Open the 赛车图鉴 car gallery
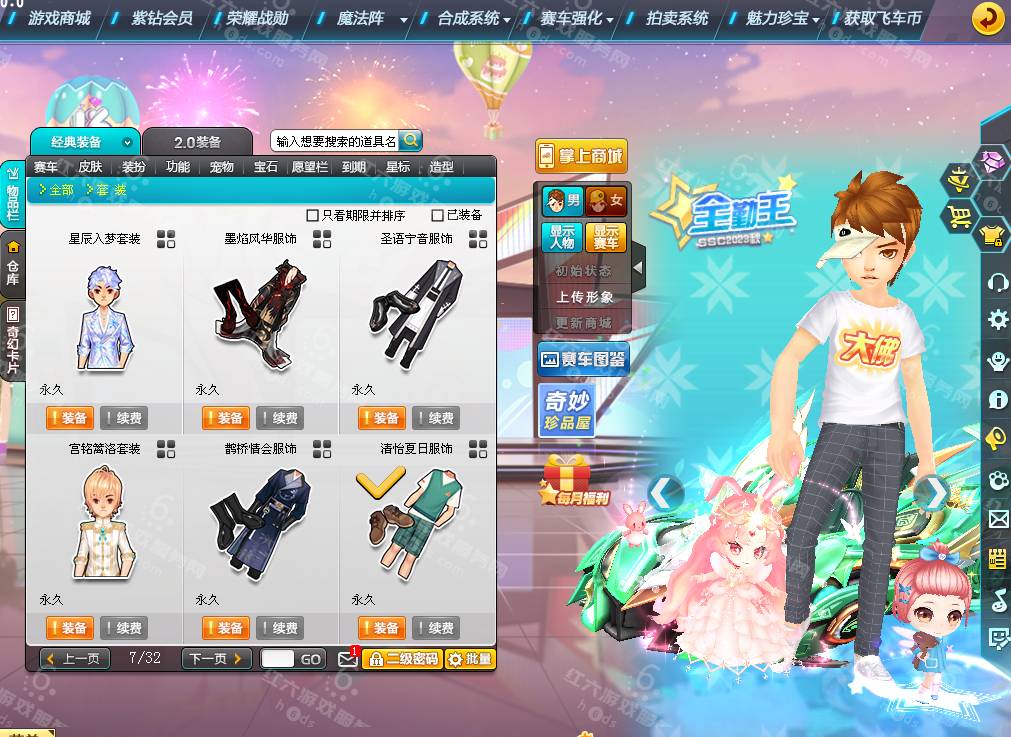The image size is (1011, 737). tap(583, 358)
